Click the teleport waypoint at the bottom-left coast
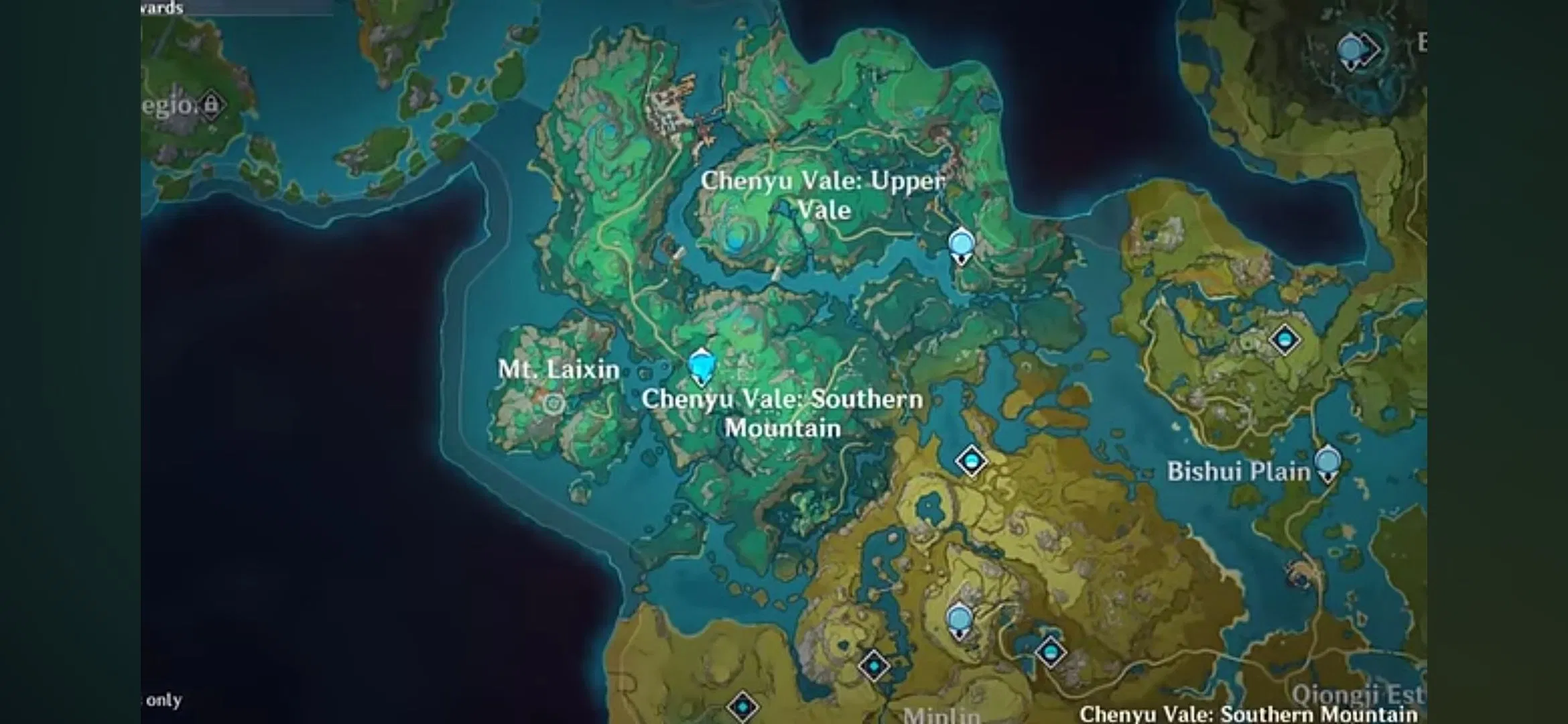 743,707
